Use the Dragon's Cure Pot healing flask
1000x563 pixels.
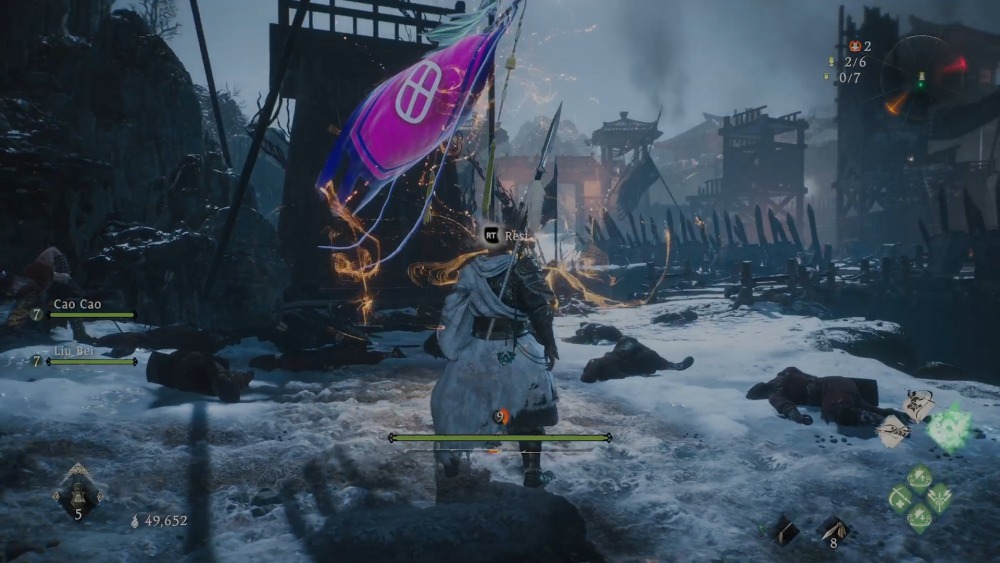[x=77, y=491]
